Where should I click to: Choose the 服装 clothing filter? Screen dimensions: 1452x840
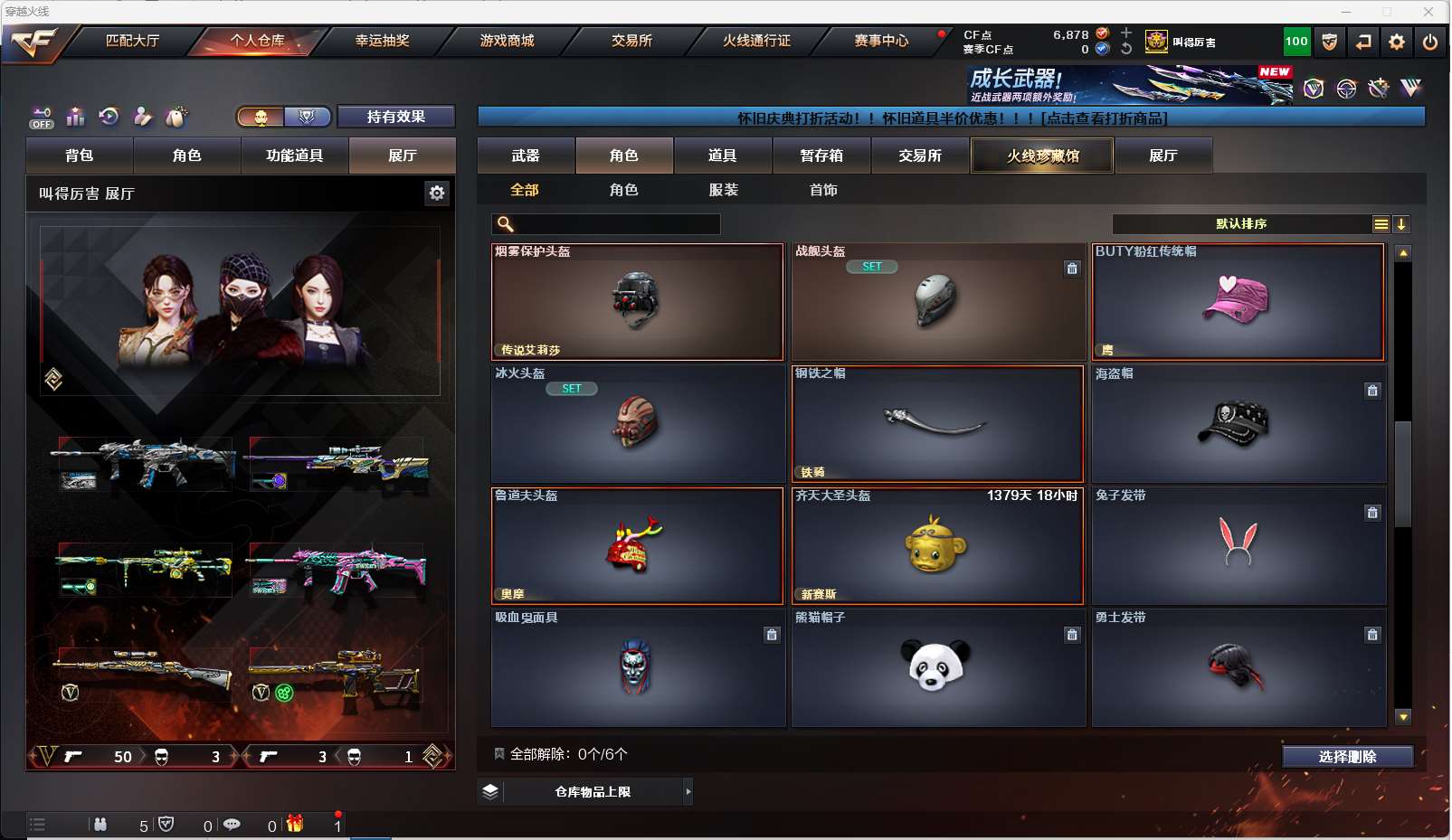723,190
